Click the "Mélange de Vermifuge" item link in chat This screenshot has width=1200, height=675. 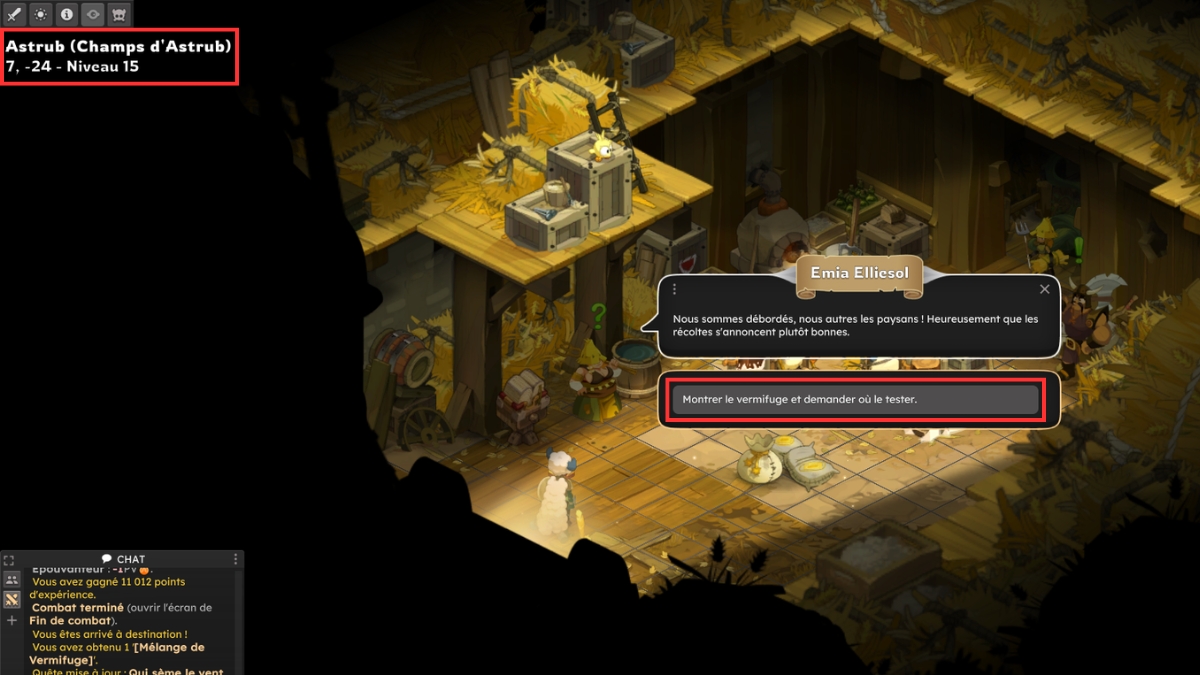click(118, 653)
